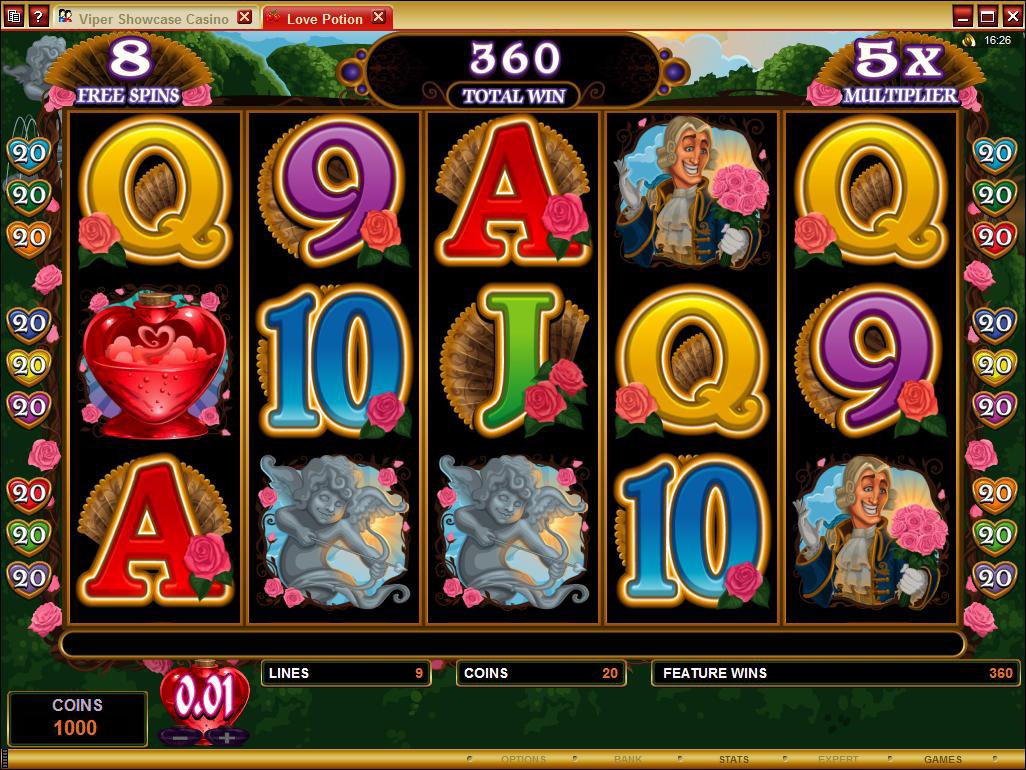Screen dimensions: 1026x770
Task: Close the Viper Showcase Casino tab
Action: pos(245,18)
